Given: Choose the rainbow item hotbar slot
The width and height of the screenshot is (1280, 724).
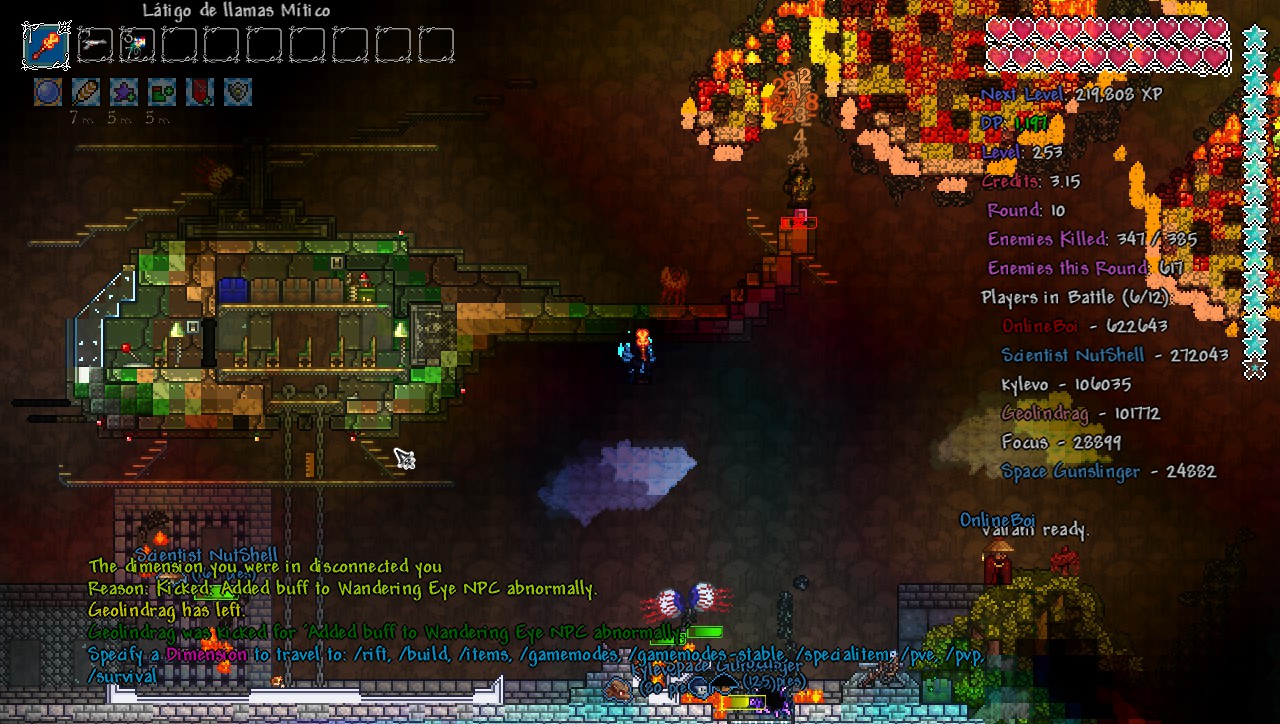Looking at the screenshot, I should tap(137, 45).
